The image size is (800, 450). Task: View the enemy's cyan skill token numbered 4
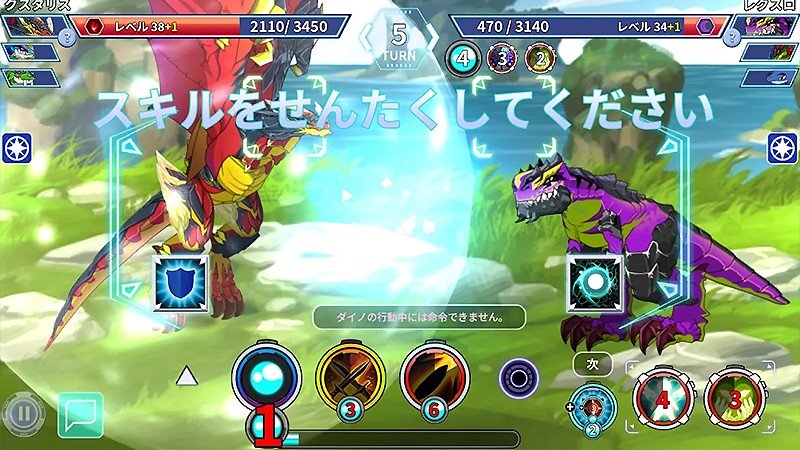coord(462,59)
